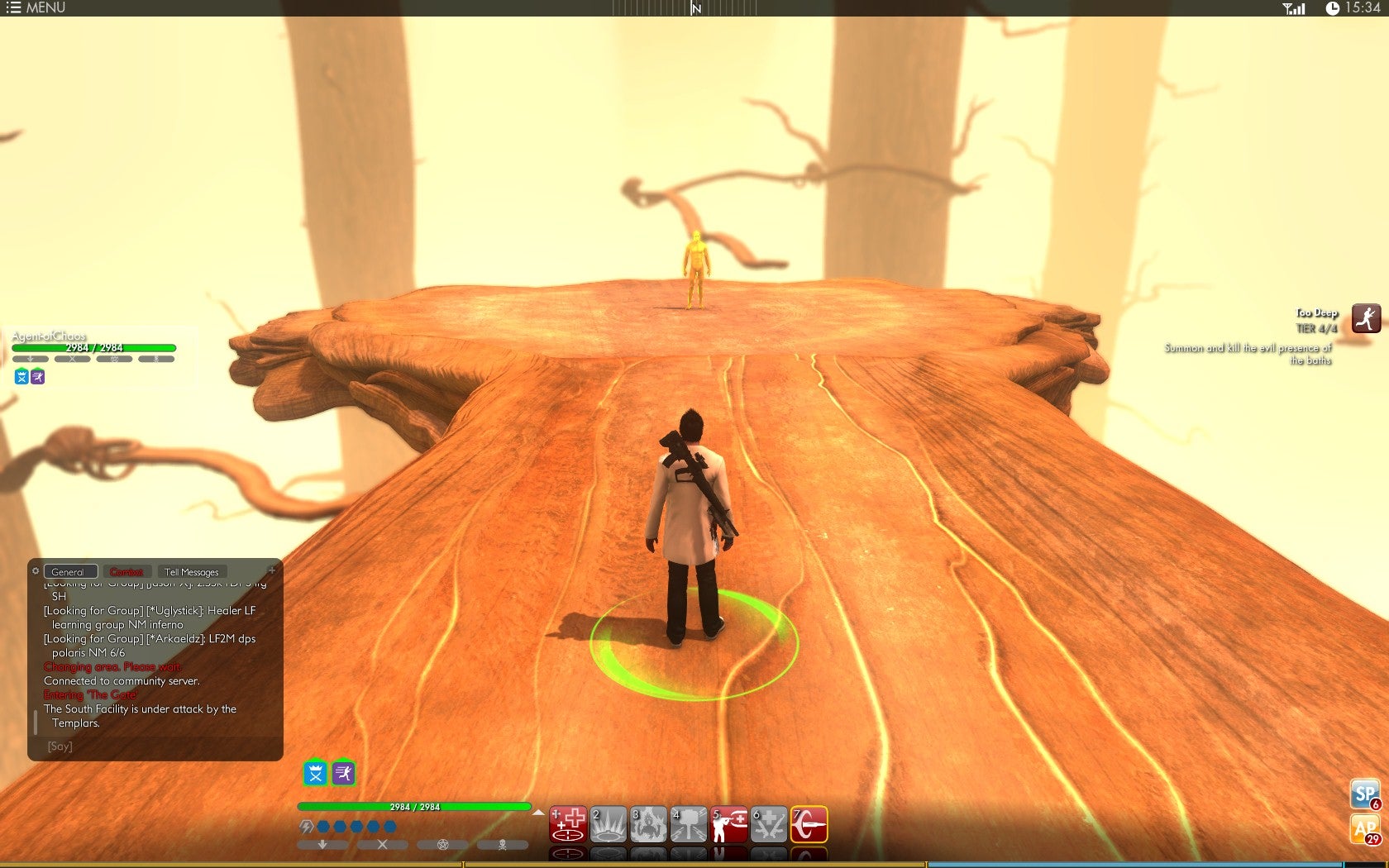Open the Too Deep mission tracker icon
Image resolution: width=1389 pixels, height=868 pixels.
[x=1366, y=318]
